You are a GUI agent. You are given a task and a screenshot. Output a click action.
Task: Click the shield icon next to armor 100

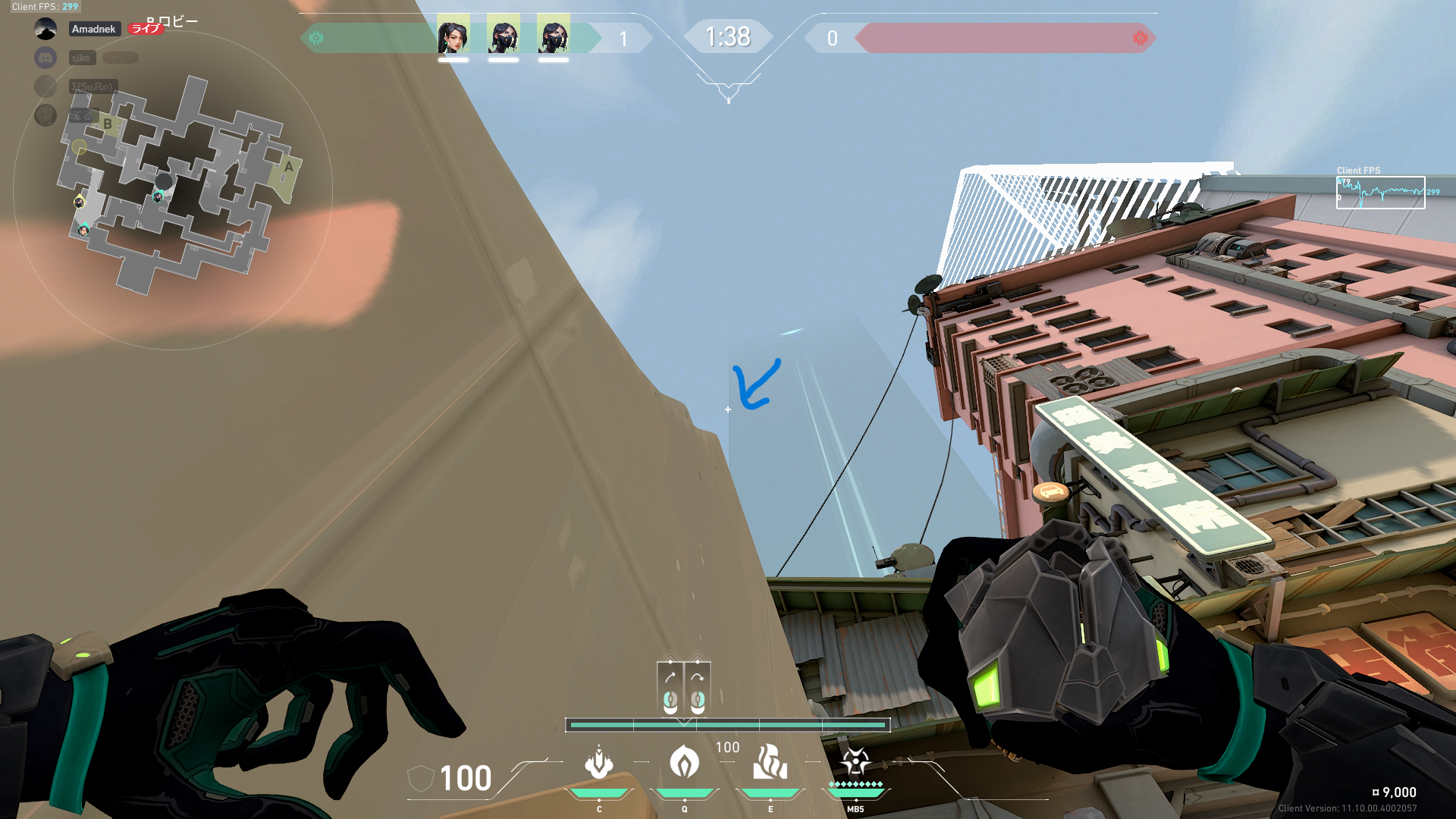tap(422, 780)
